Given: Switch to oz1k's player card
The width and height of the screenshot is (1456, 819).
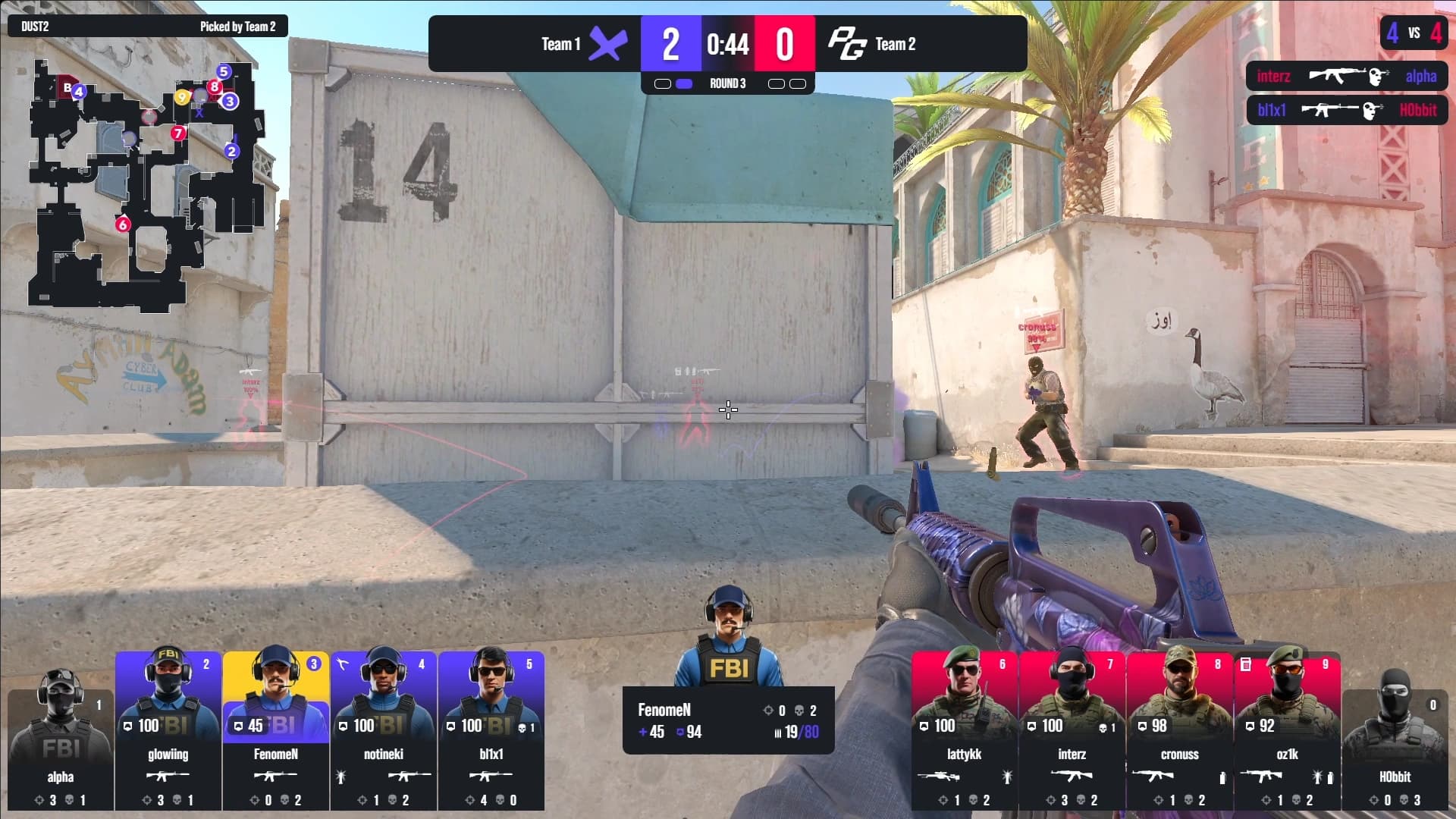Looking at the screenshot, I should pos(1288,730).
